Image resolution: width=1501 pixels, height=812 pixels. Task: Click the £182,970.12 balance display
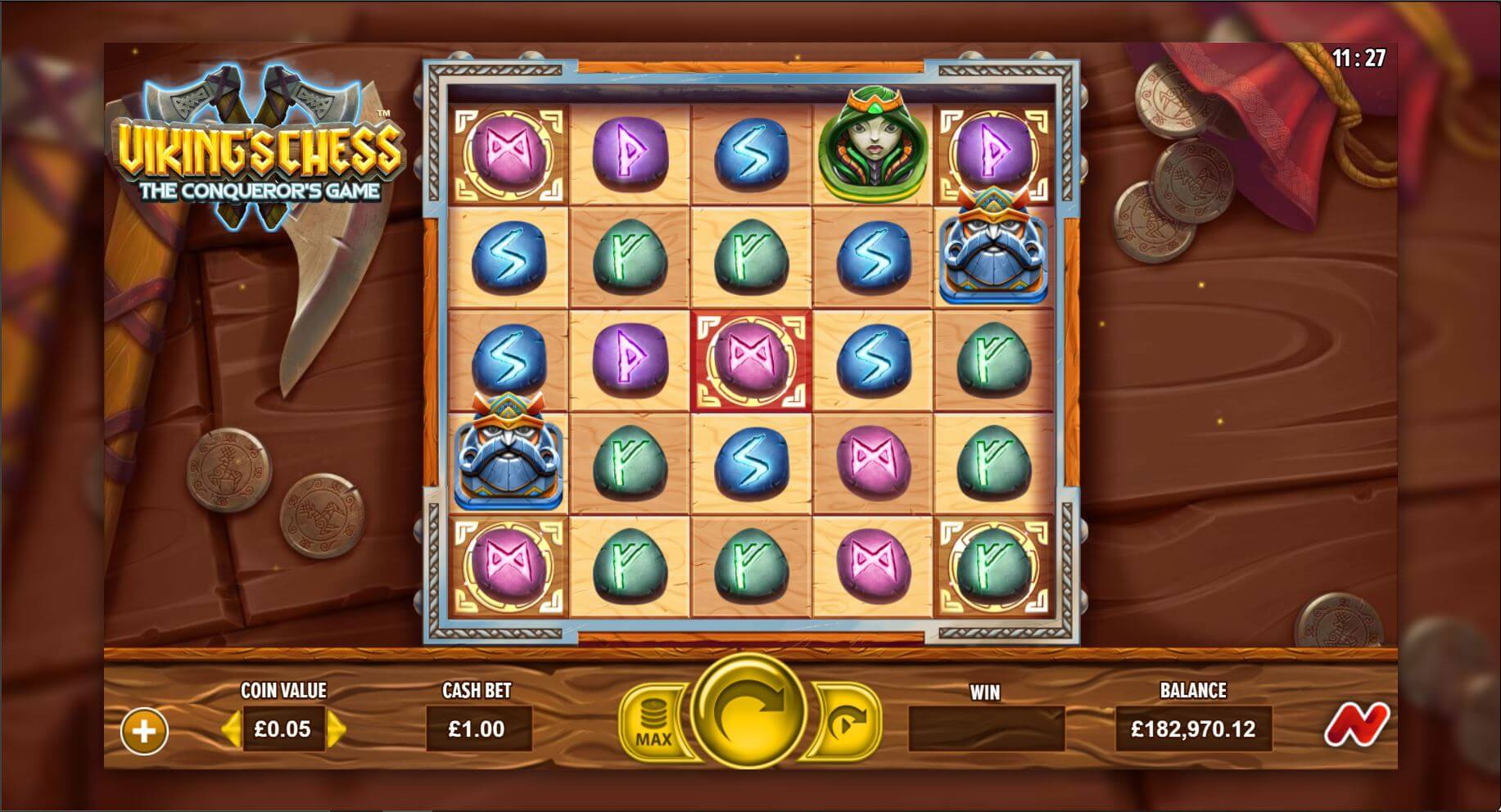(1194, 728)
